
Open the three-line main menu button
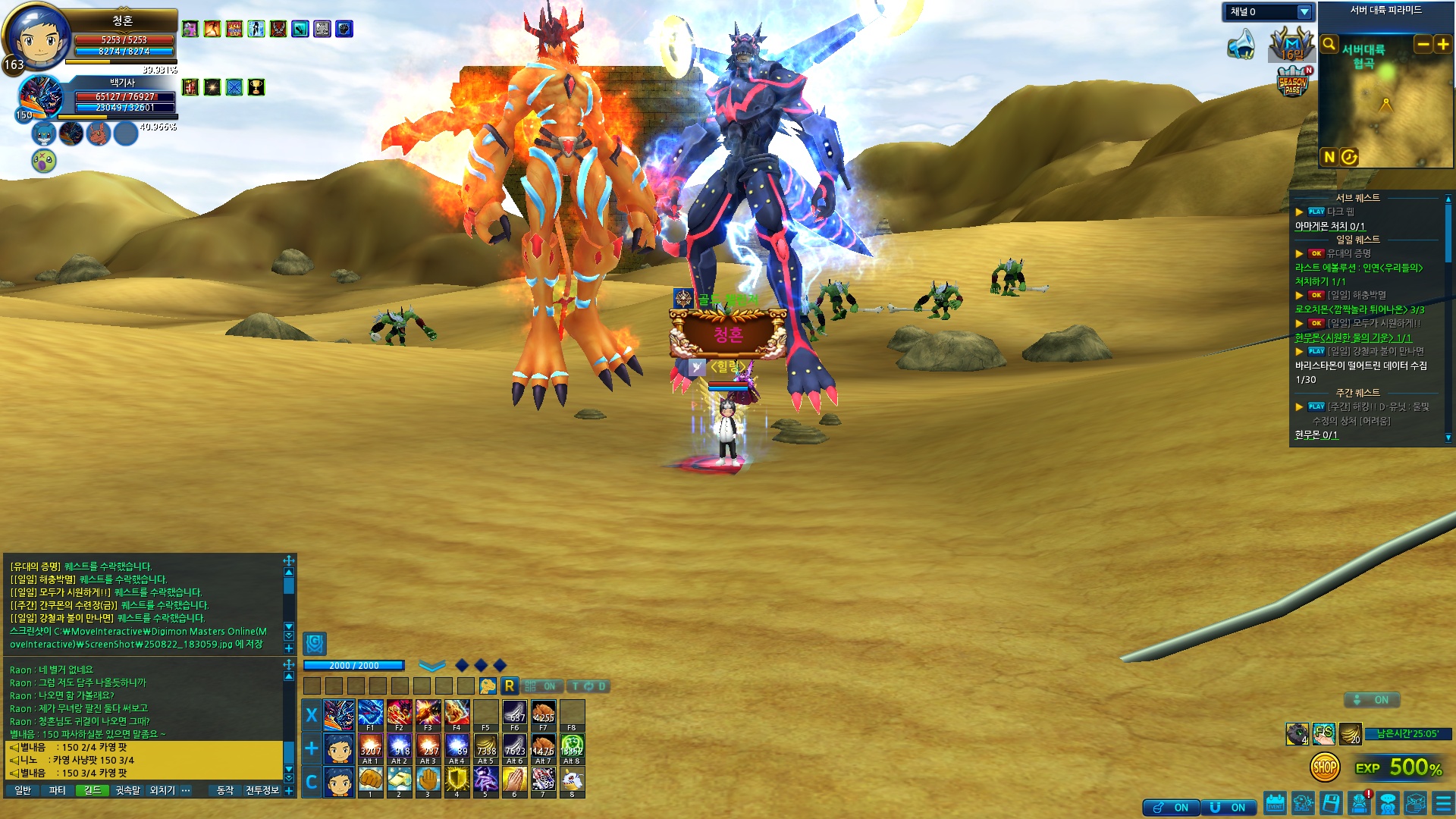point(1443,803)
